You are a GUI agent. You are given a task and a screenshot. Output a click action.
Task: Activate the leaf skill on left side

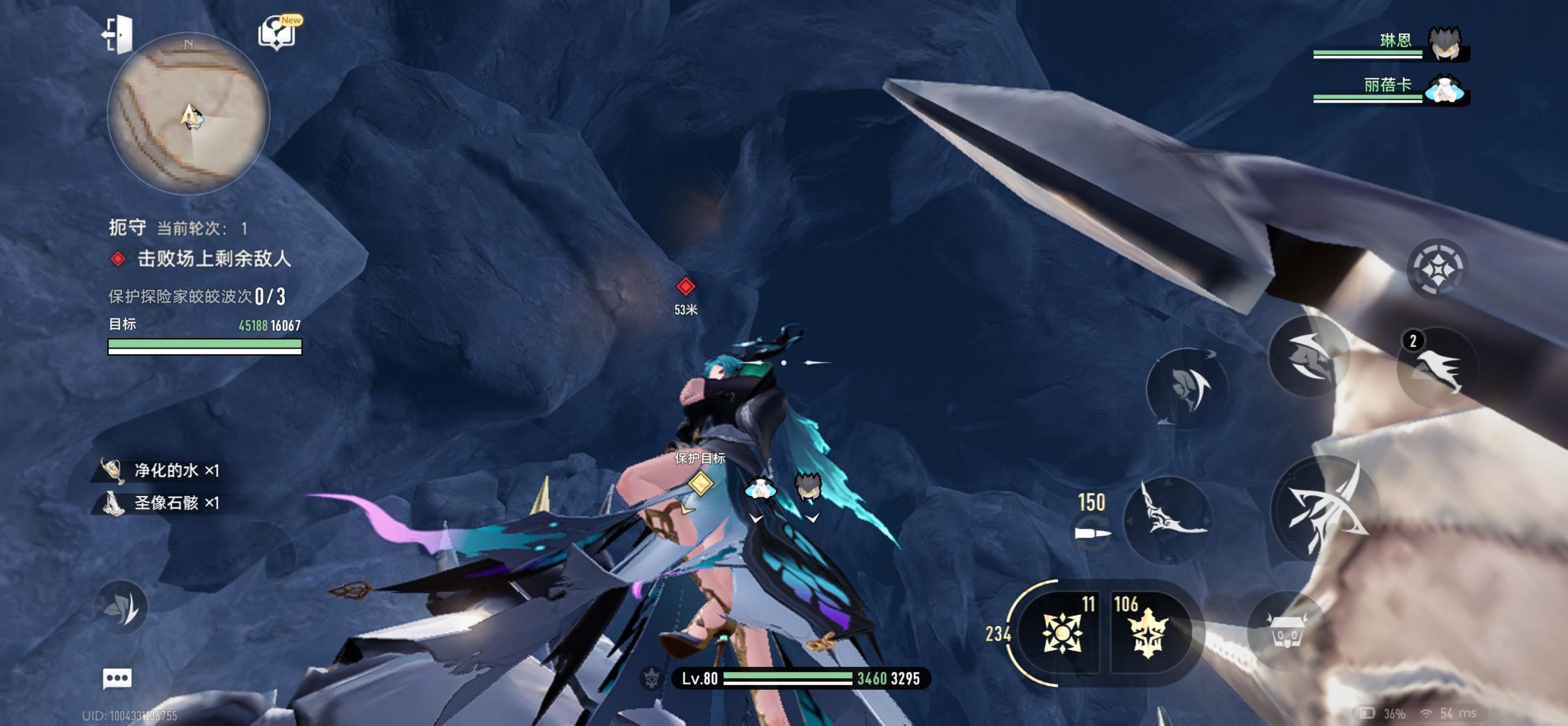click(x=122, y=607)
